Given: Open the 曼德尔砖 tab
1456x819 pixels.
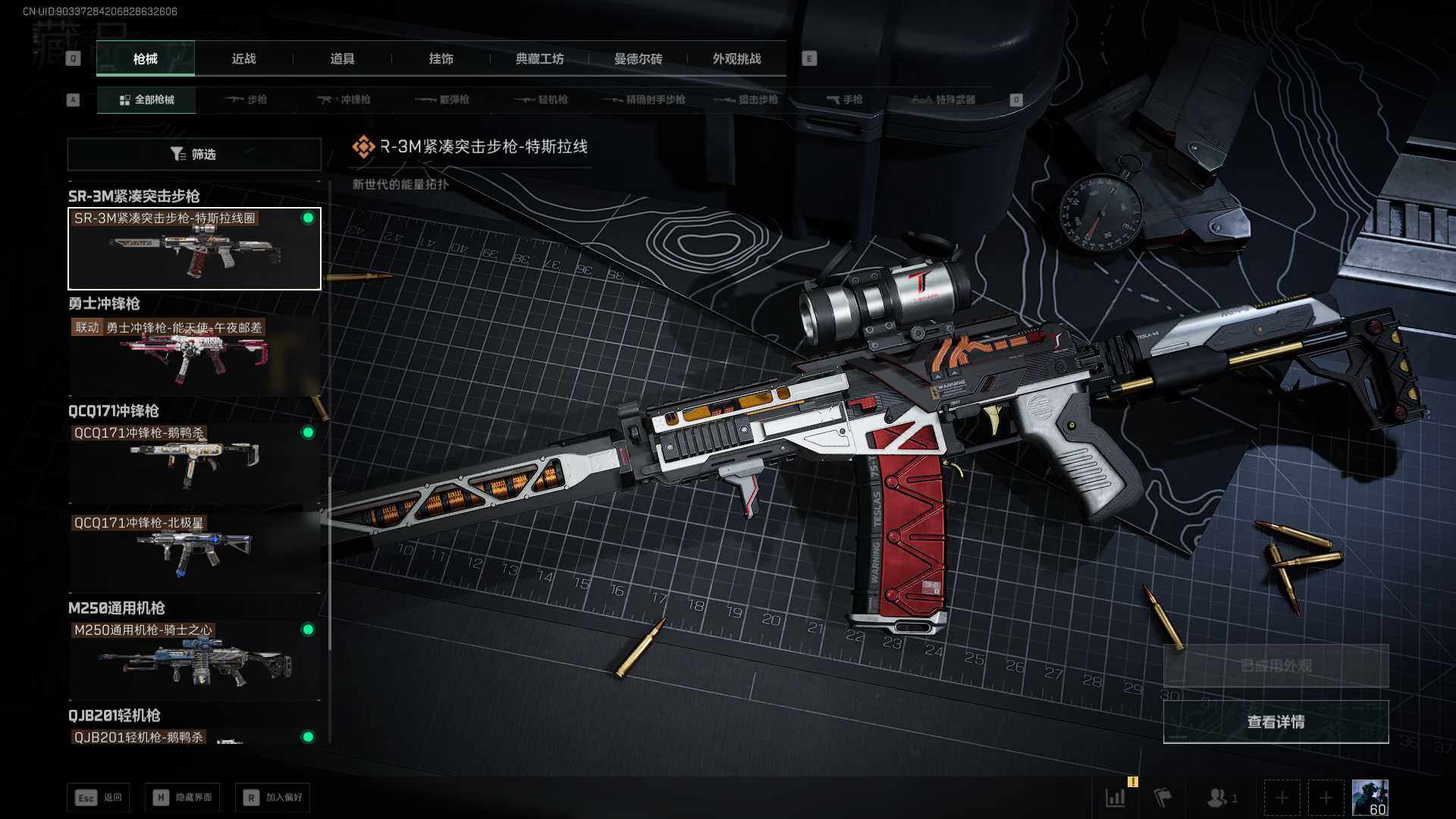Looking at the screenshot, I should coord(638,58).
